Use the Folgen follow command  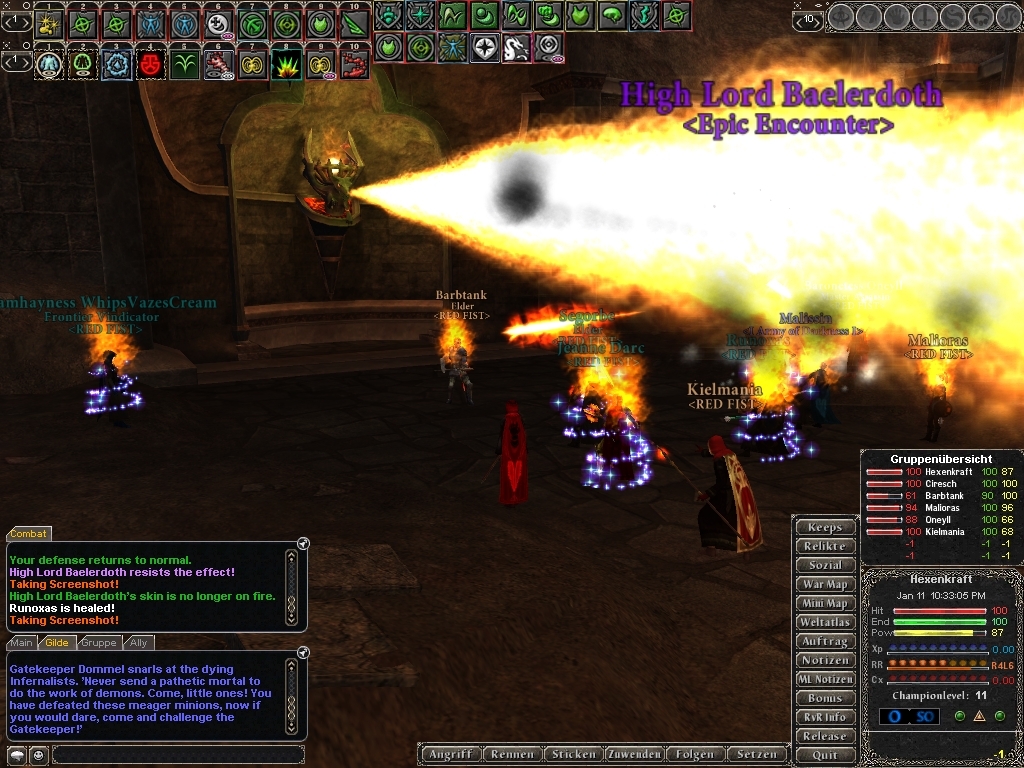[694, 754]
